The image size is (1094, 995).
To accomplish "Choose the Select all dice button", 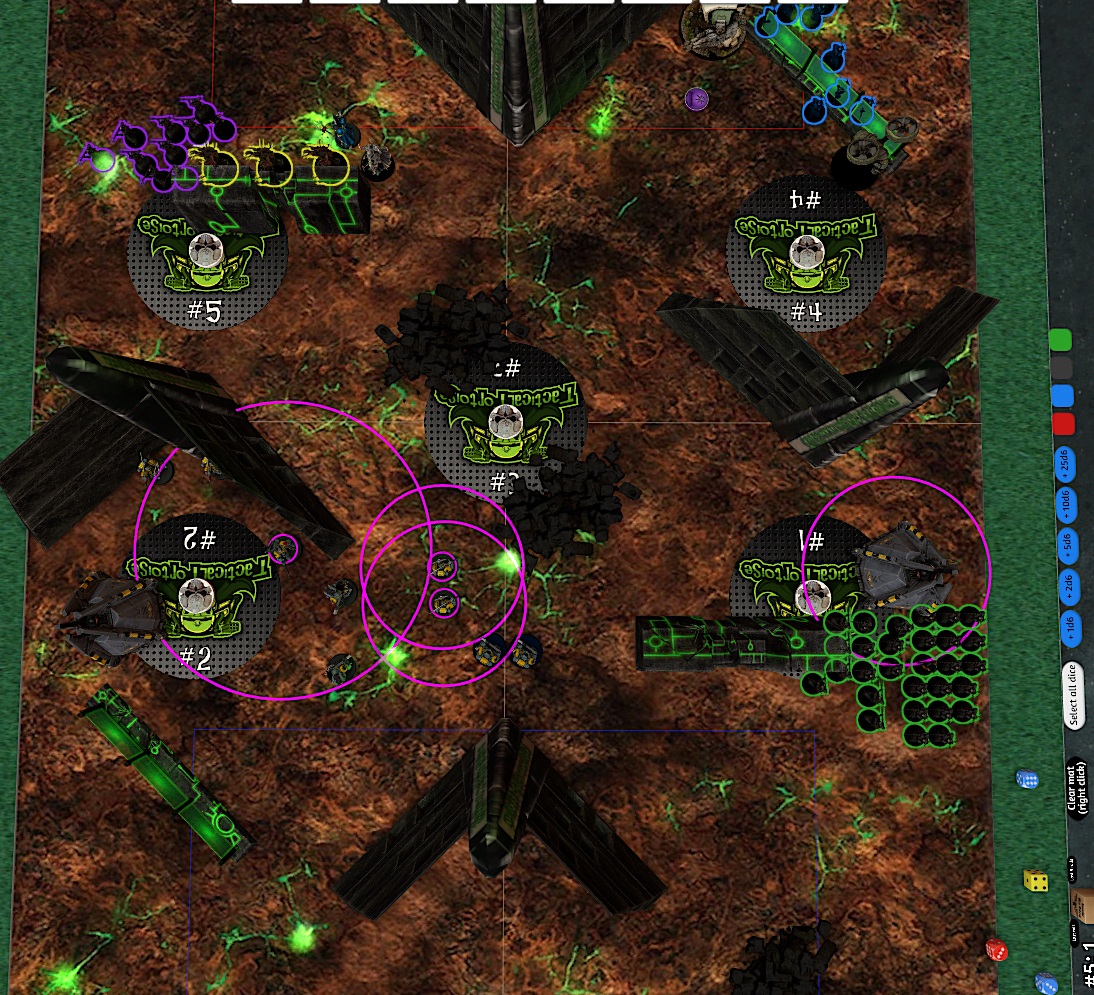I will [1073, 694].
